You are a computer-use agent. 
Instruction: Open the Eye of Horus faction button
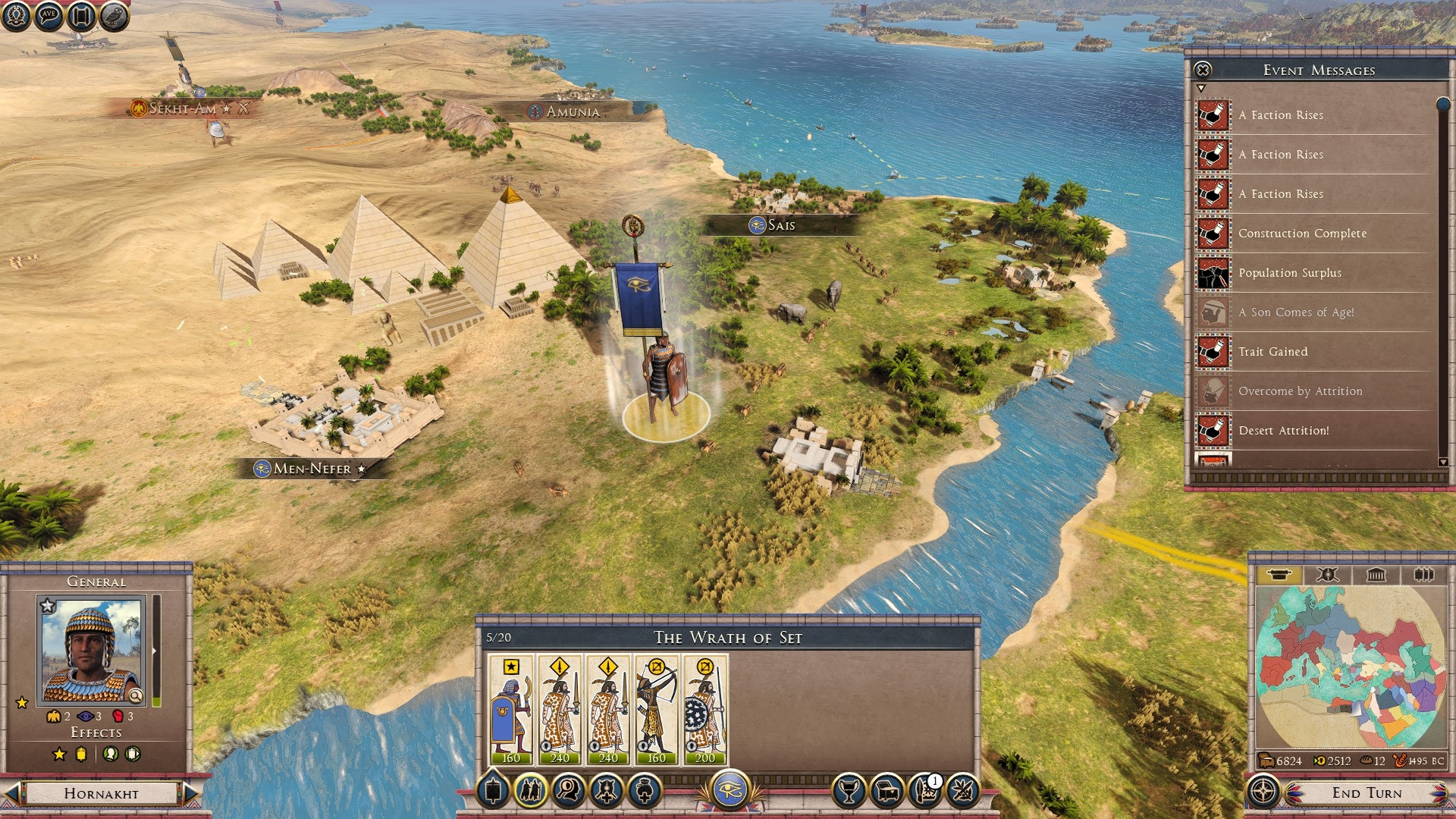point(730,790)
